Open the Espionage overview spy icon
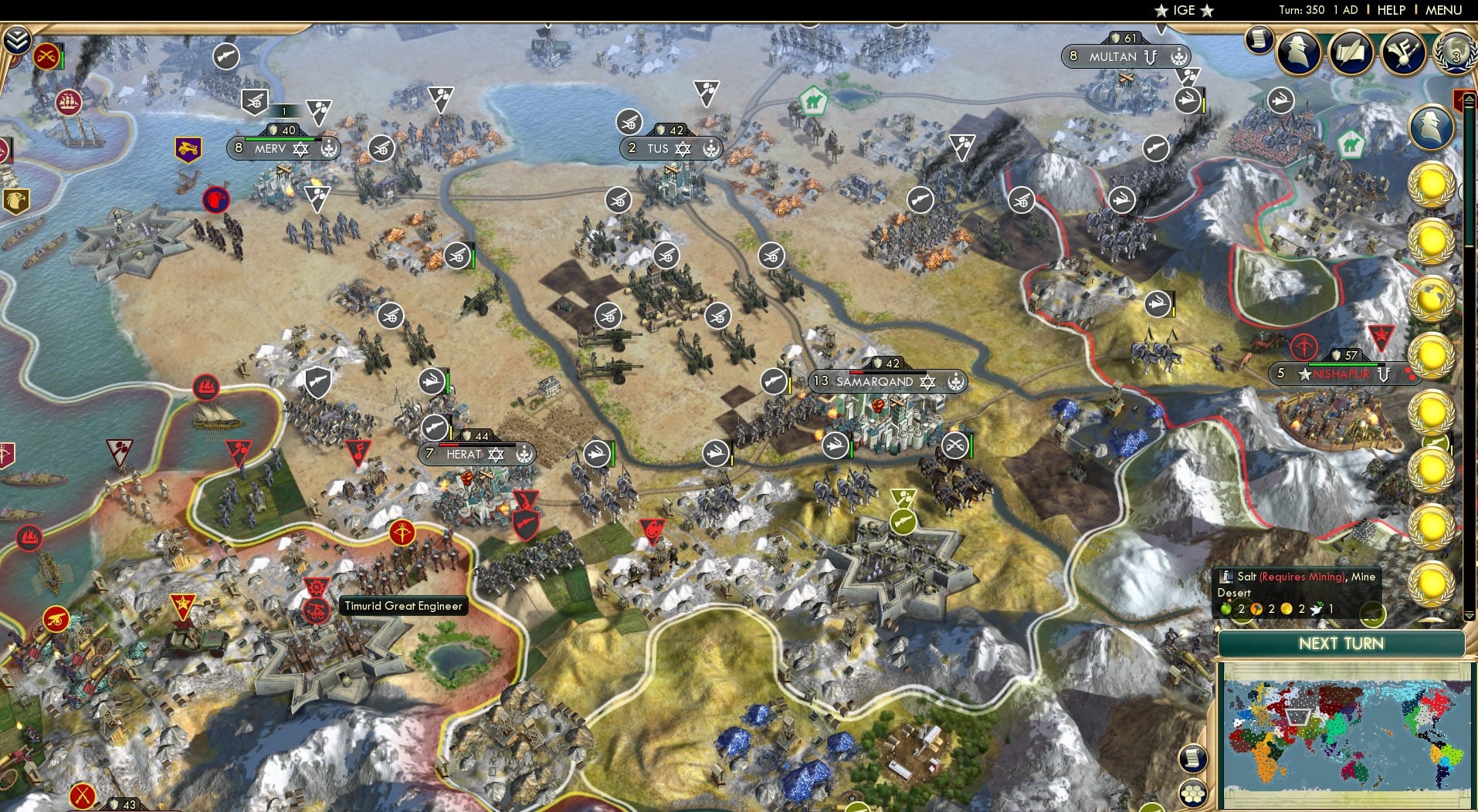The width and height of the screenshot is (1478, 812). tap(1299, 52)
